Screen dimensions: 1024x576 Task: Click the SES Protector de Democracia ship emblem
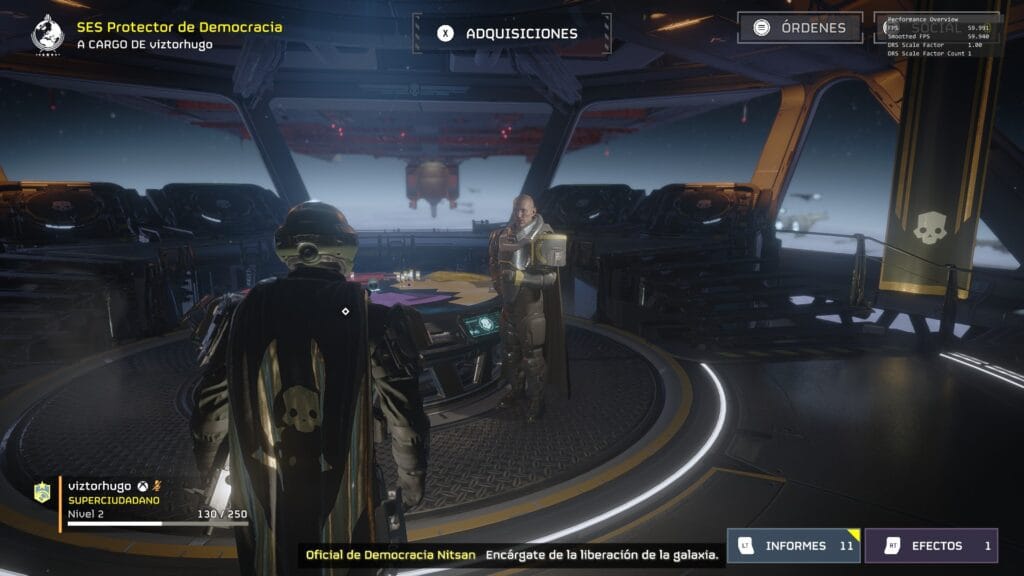[x=47, y=34]
